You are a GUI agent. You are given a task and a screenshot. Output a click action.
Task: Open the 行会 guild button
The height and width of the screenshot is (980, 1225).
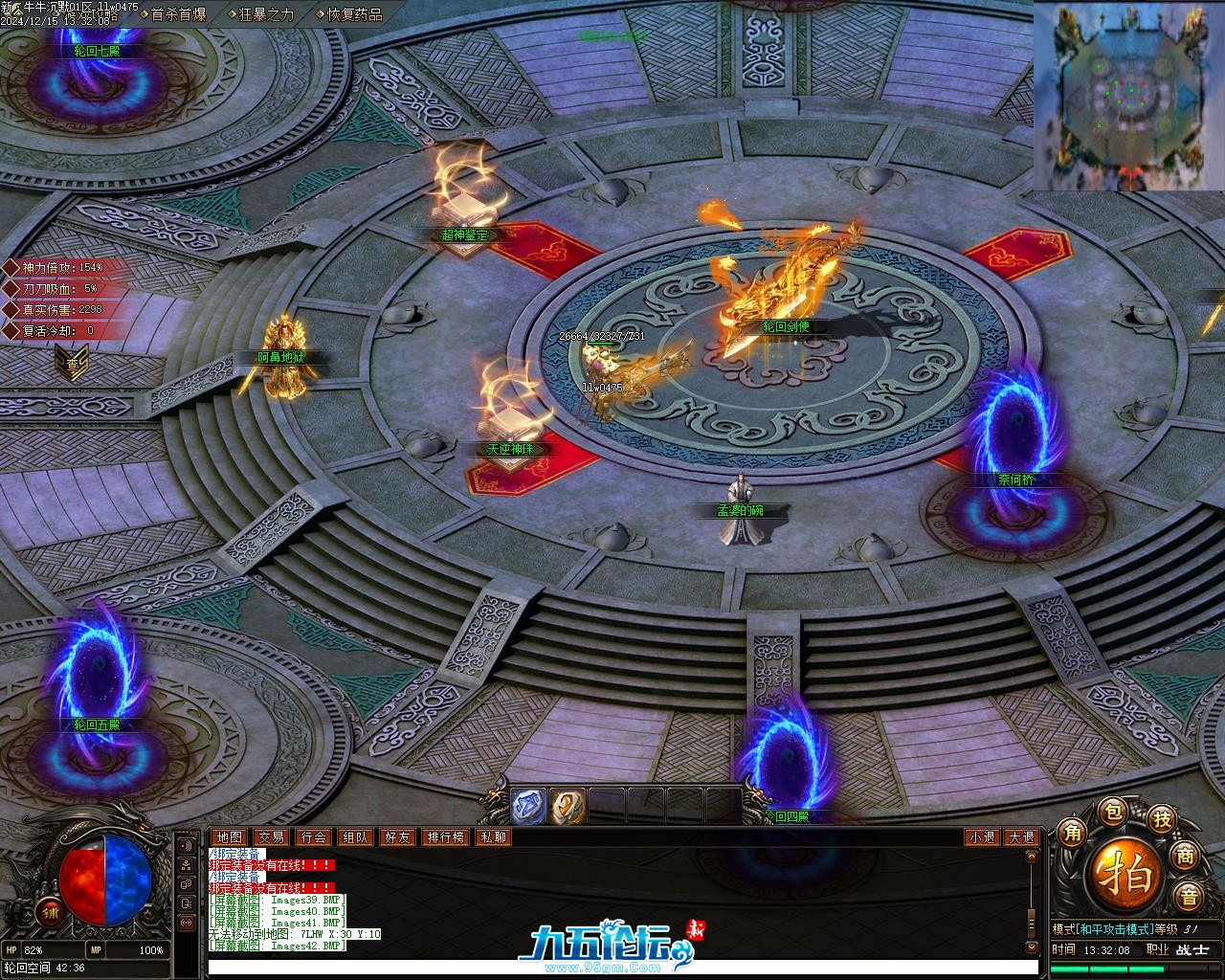tap(313, 837)
